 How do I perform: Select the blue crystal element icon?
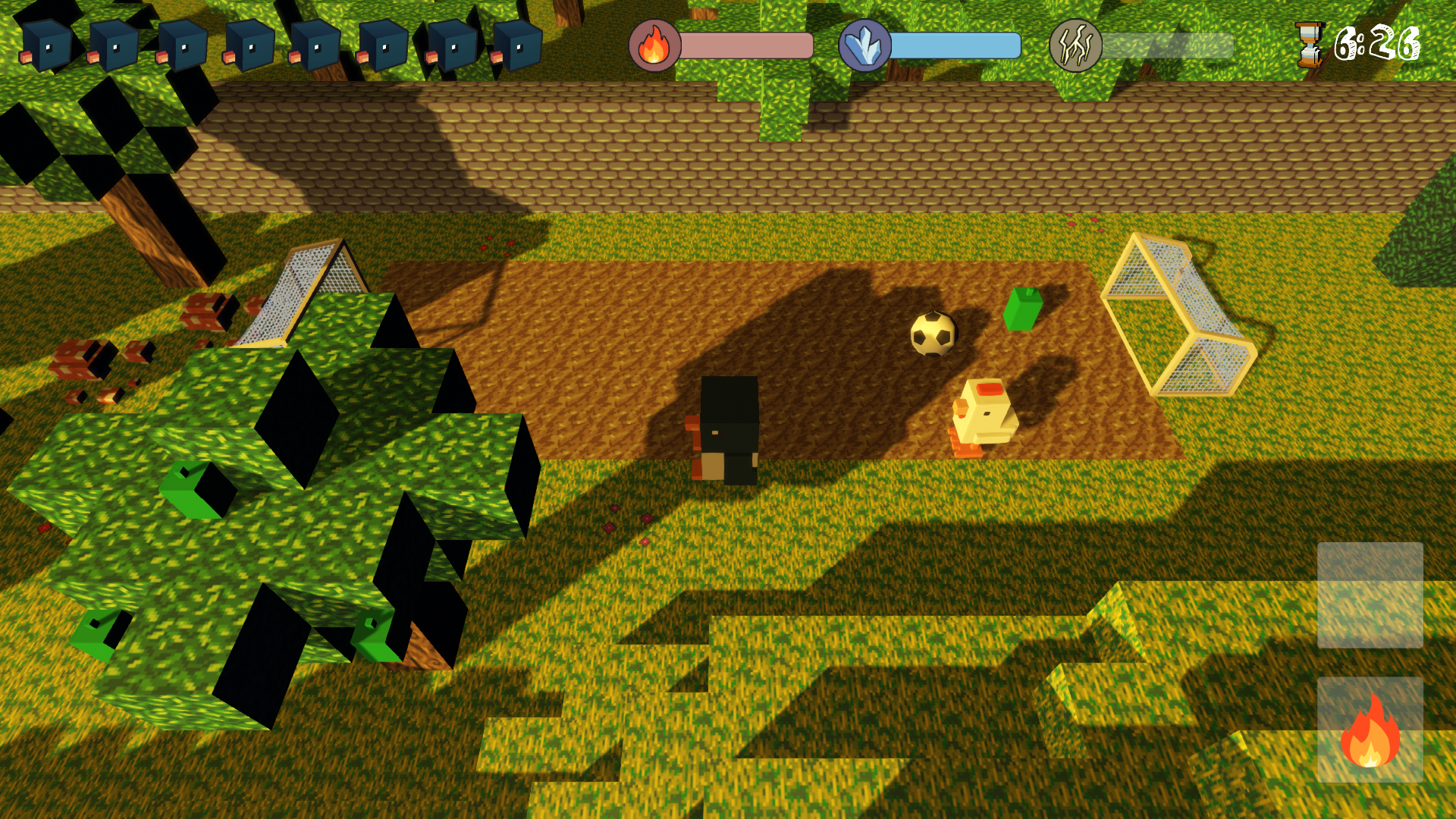coord(864,45)
